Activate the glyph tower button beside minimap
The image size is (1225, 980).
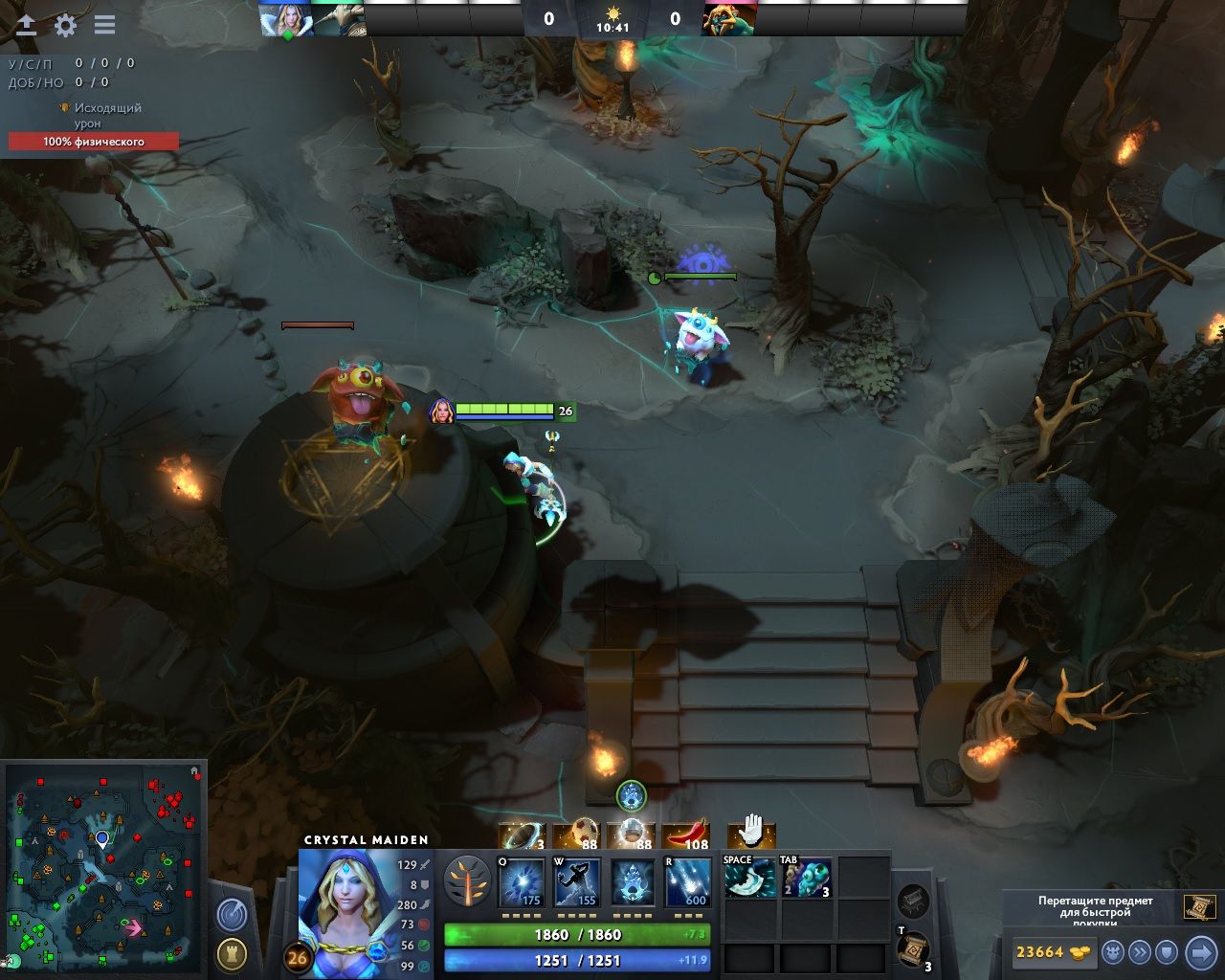232,953
